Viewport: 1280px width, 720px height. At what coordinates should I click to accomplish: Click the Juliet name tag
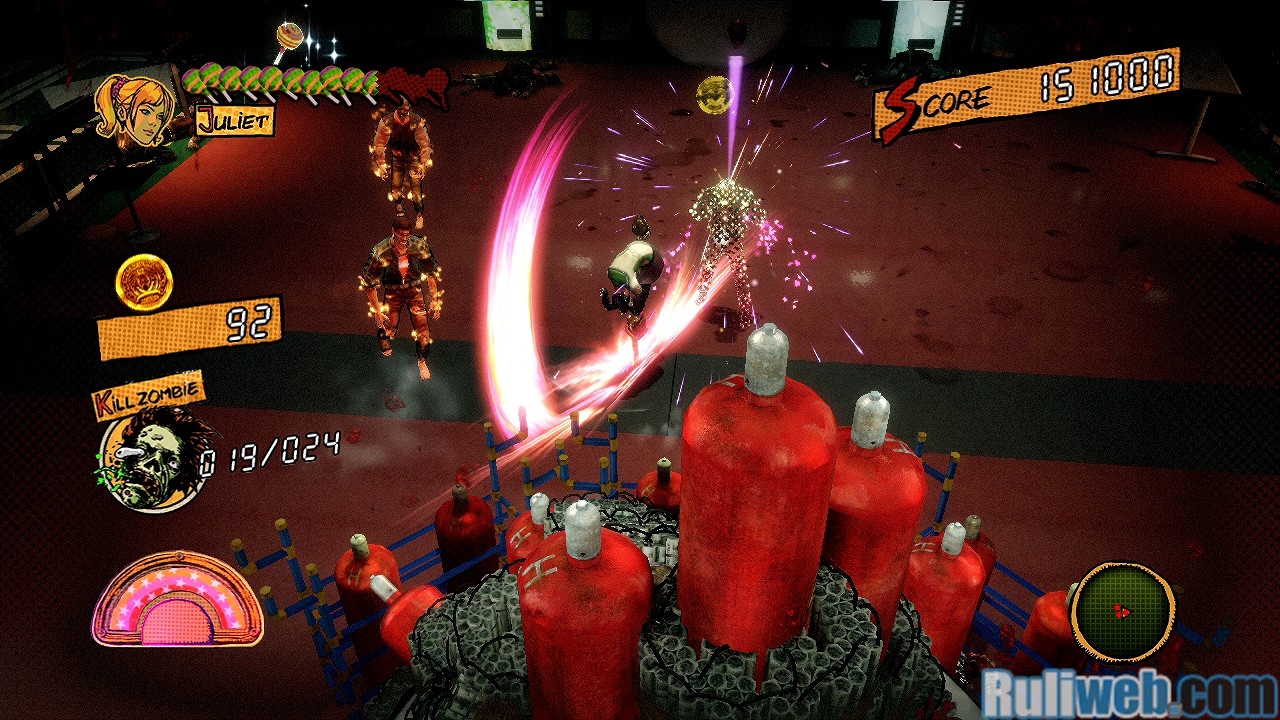pyautogui.click(x=234, y=122)
